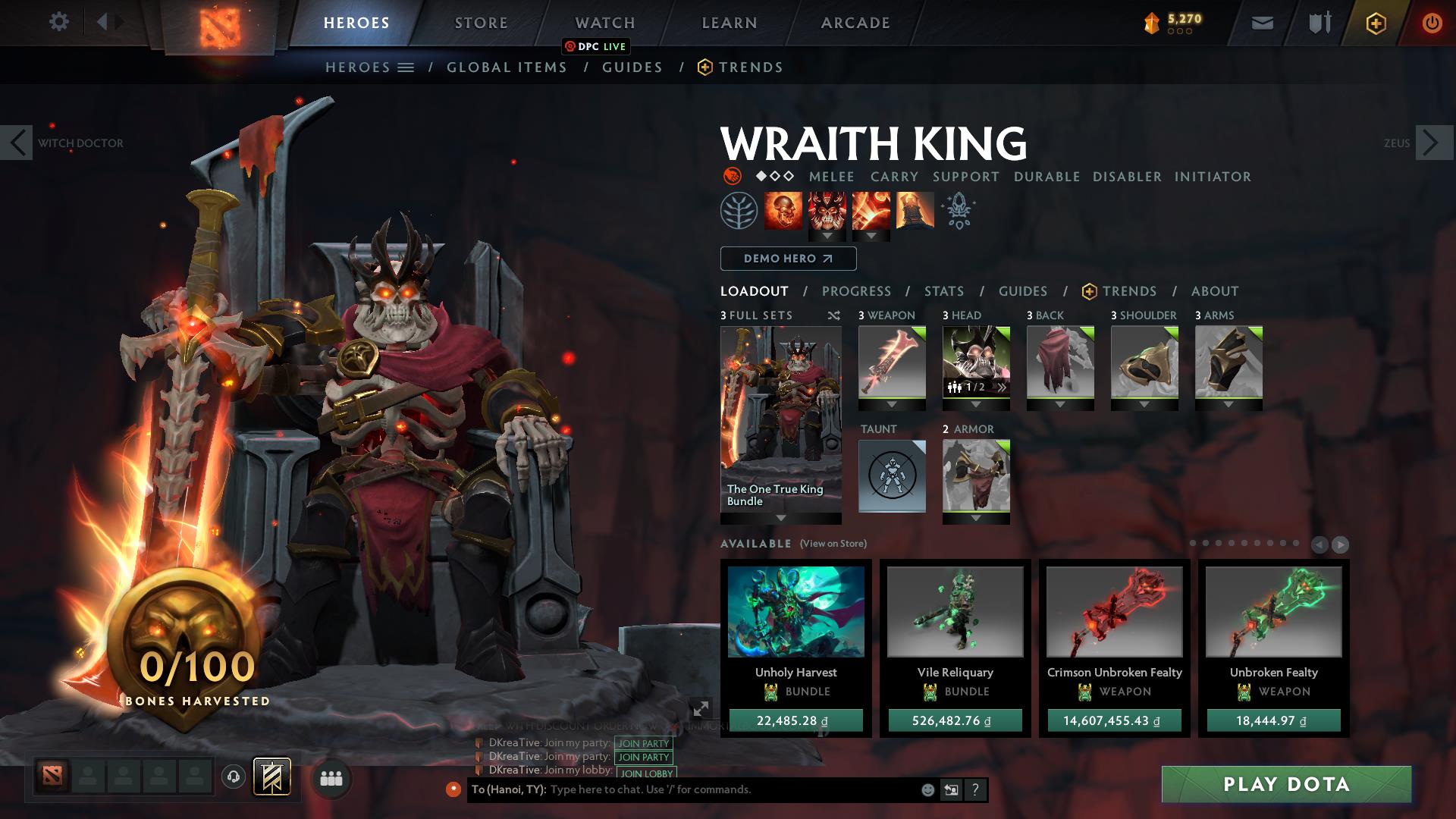Switch to the STATS tab
The image size is (1456, 819).
pyautogui.click(x=943, y=290)
